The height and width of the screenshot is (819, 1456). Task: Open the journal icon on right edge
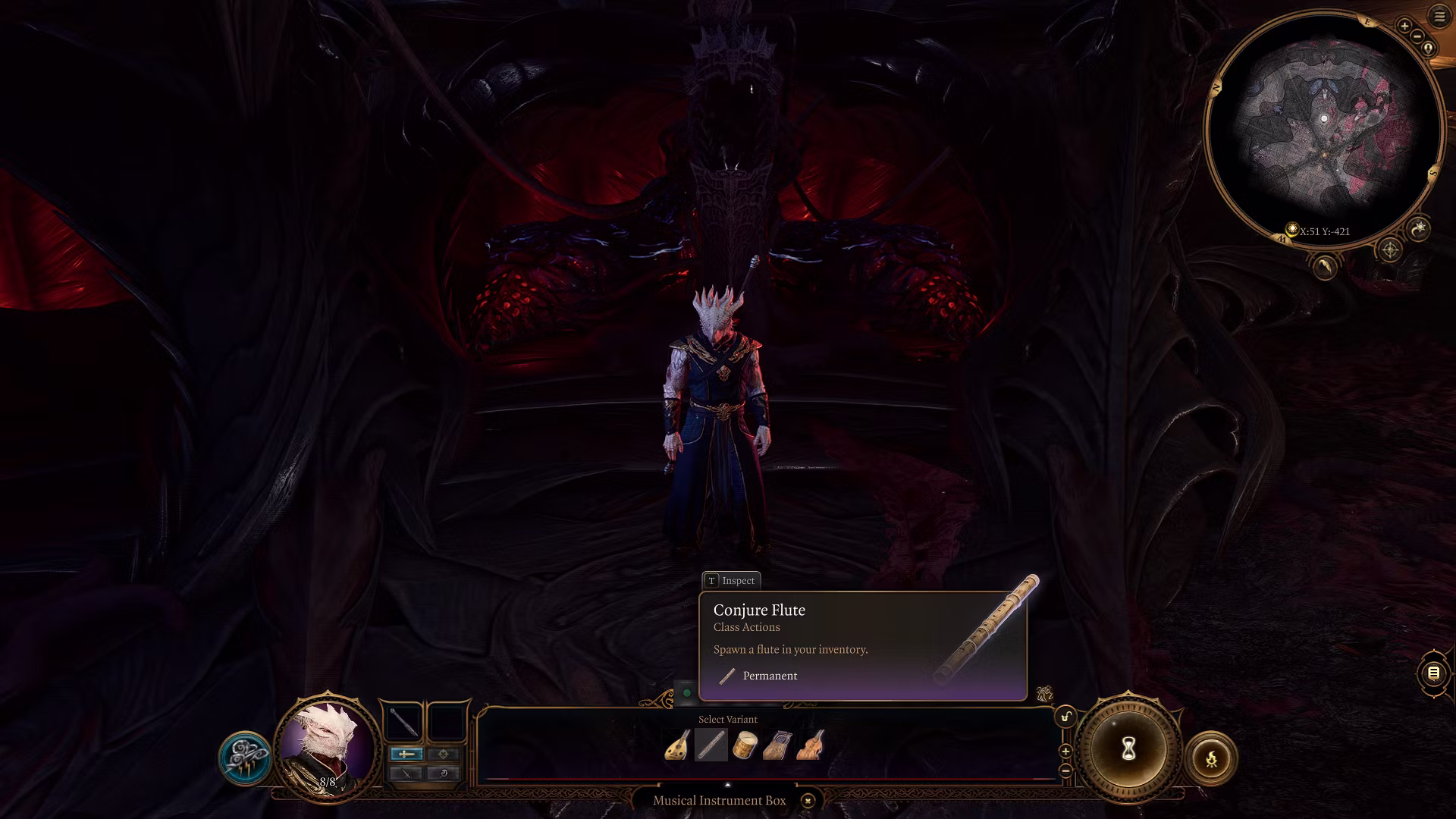[x=1433, y=673]
